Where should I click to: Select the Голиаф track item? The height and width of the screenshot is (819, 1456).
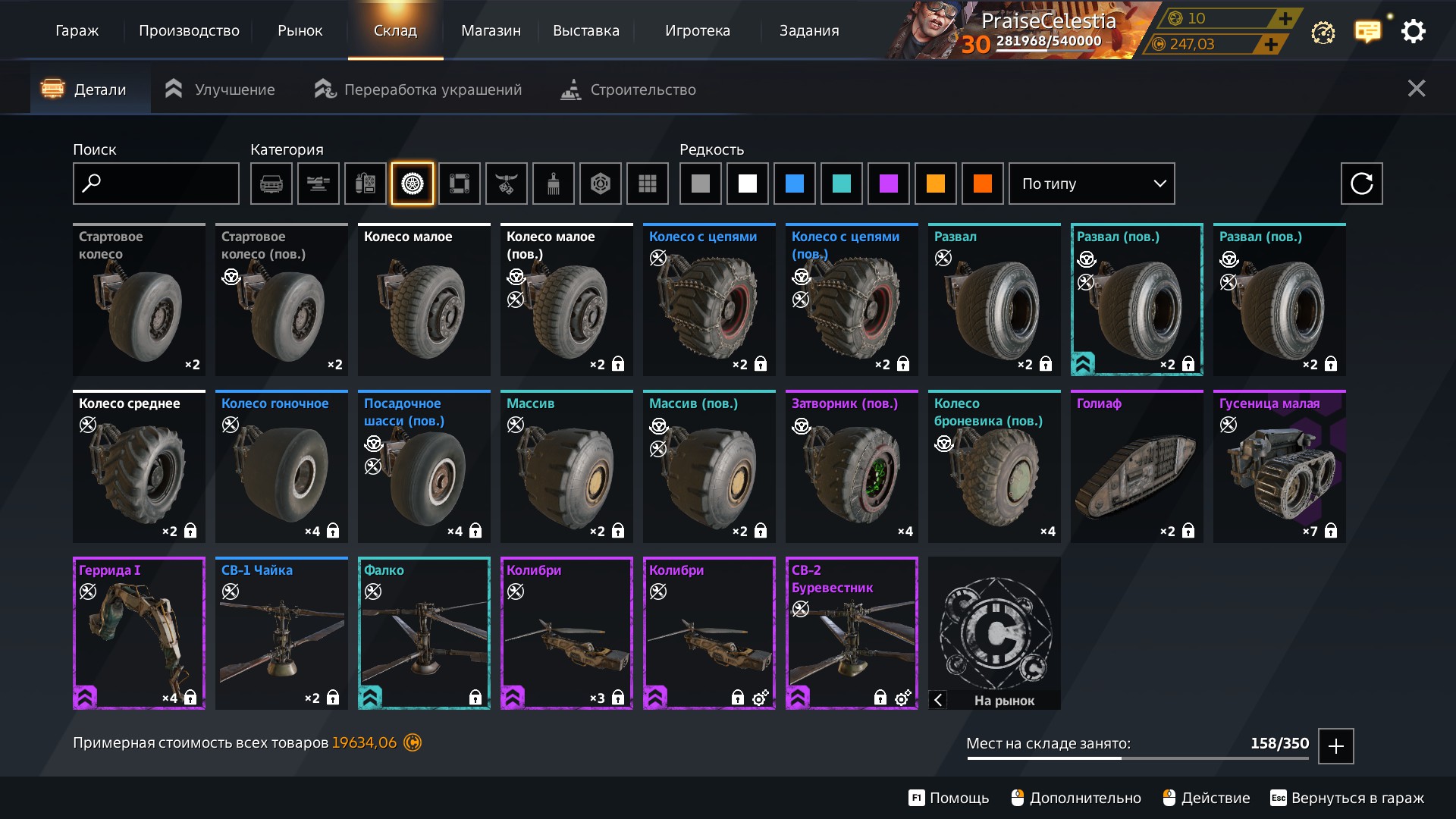1136,467
